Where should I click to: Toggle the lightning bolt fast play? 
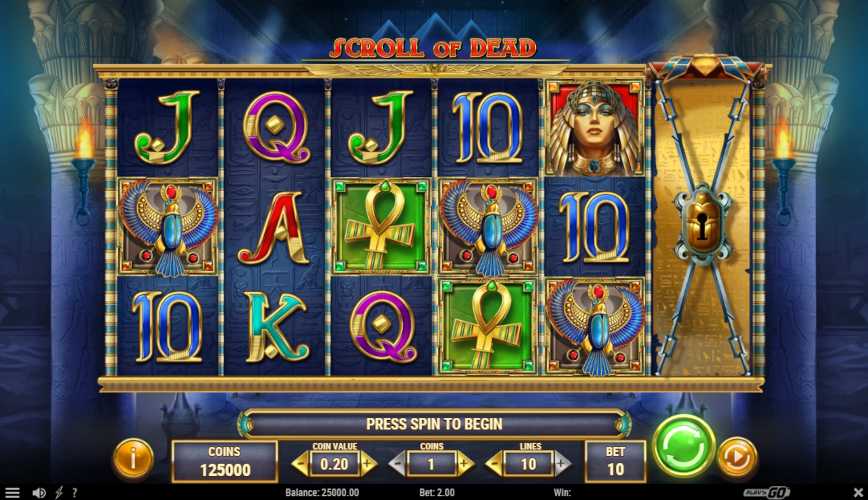59,493
